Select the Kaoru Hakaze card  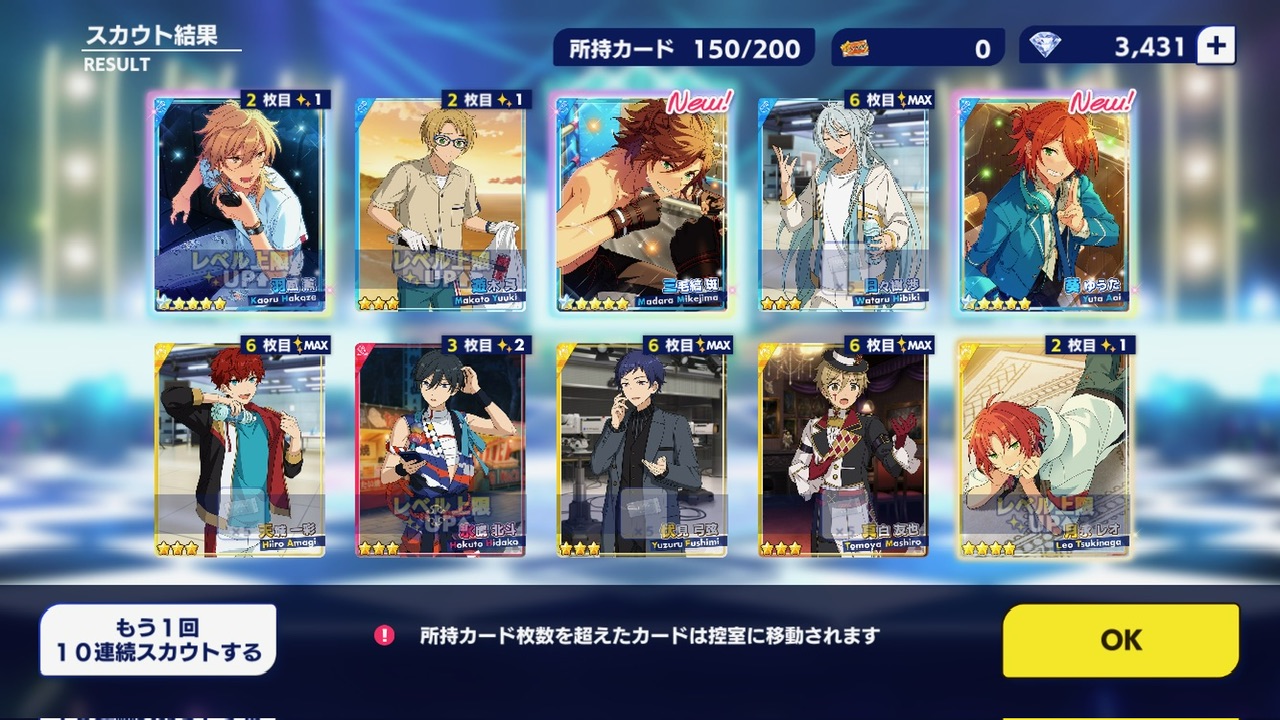coord(240,205)
